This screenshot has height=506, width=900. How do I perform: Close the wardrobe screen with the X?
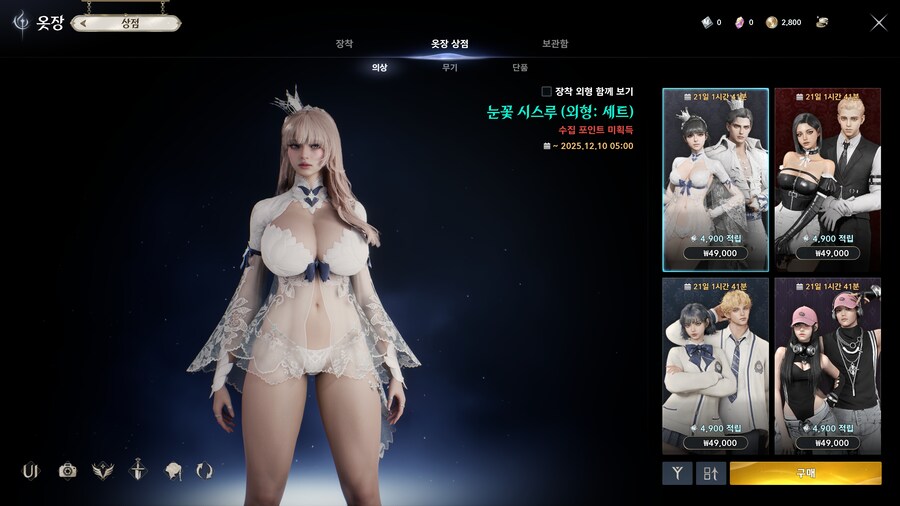878,22
